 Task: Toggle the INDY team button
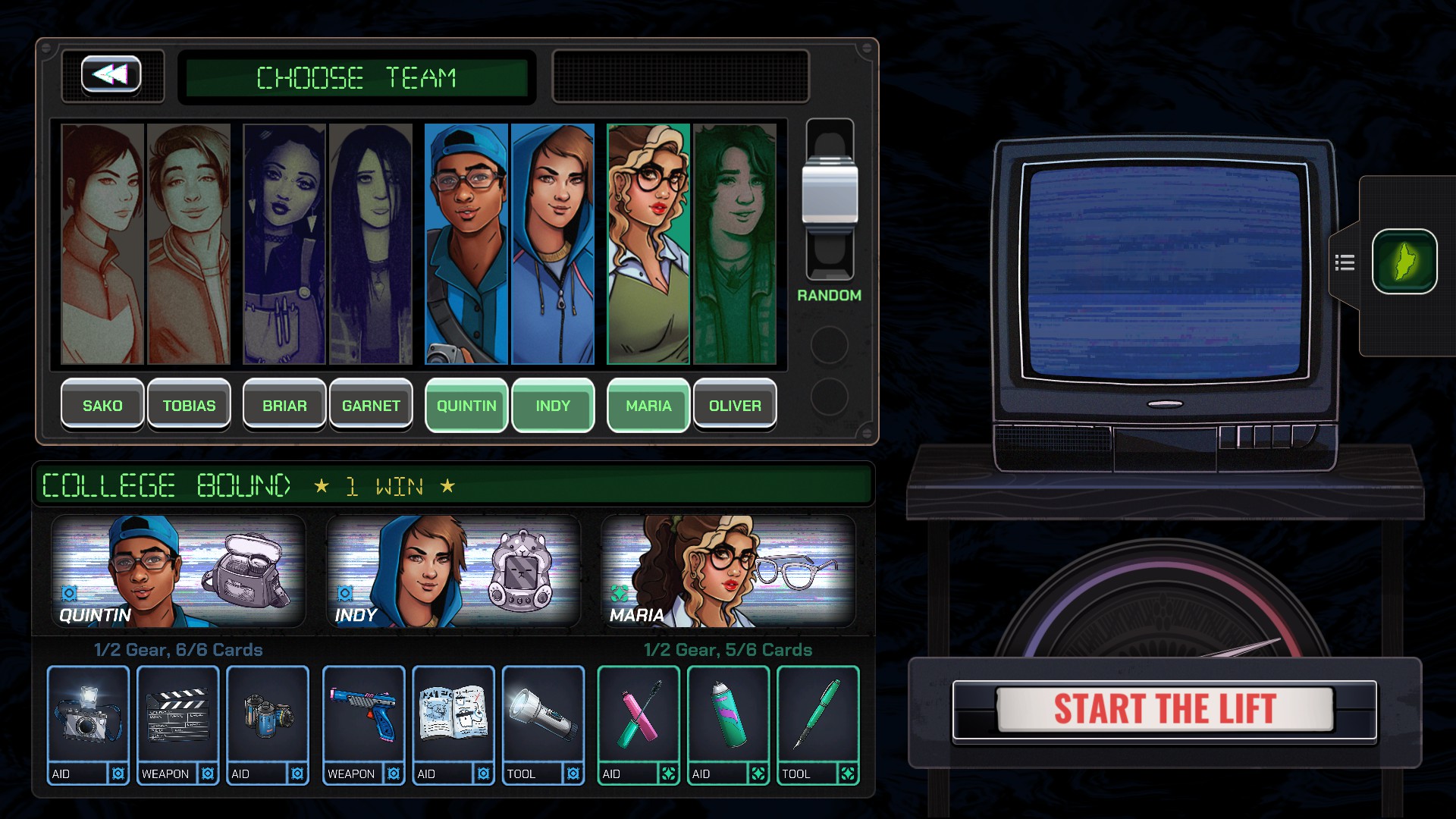pos(553,406)
